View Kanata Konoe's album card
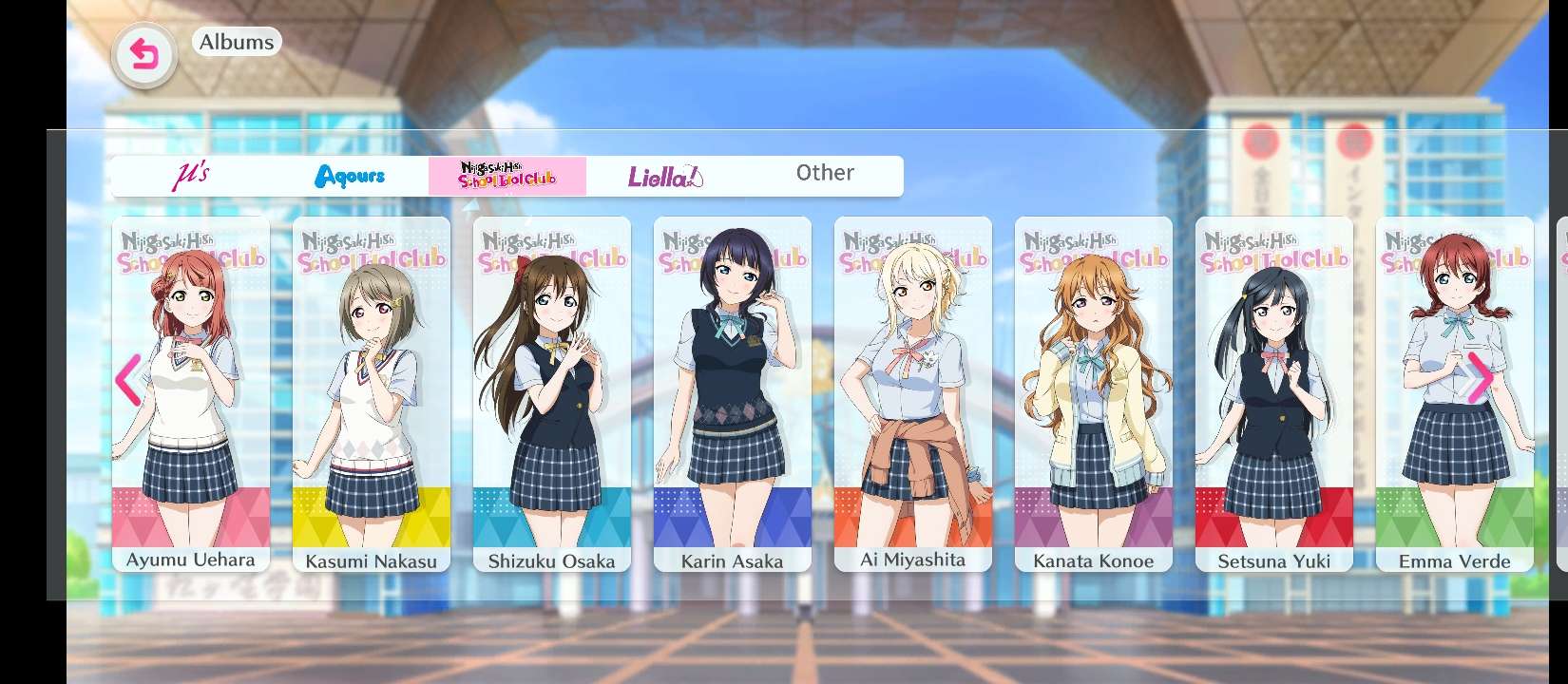The height and width of the screenshot is (684, 1568). (x=1094, y=393)
